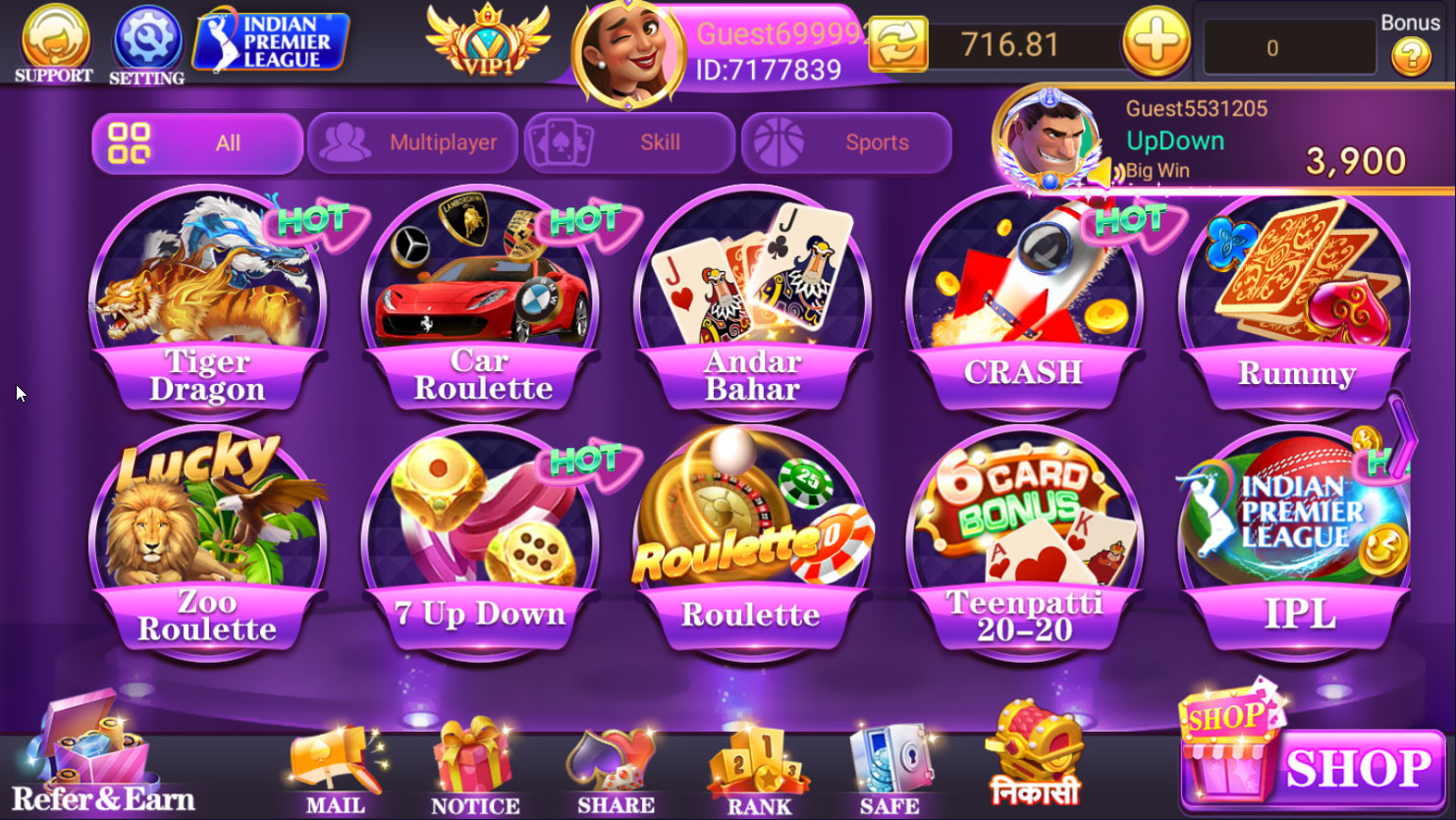Tap the Indian Premier League banner

(271, 42)
